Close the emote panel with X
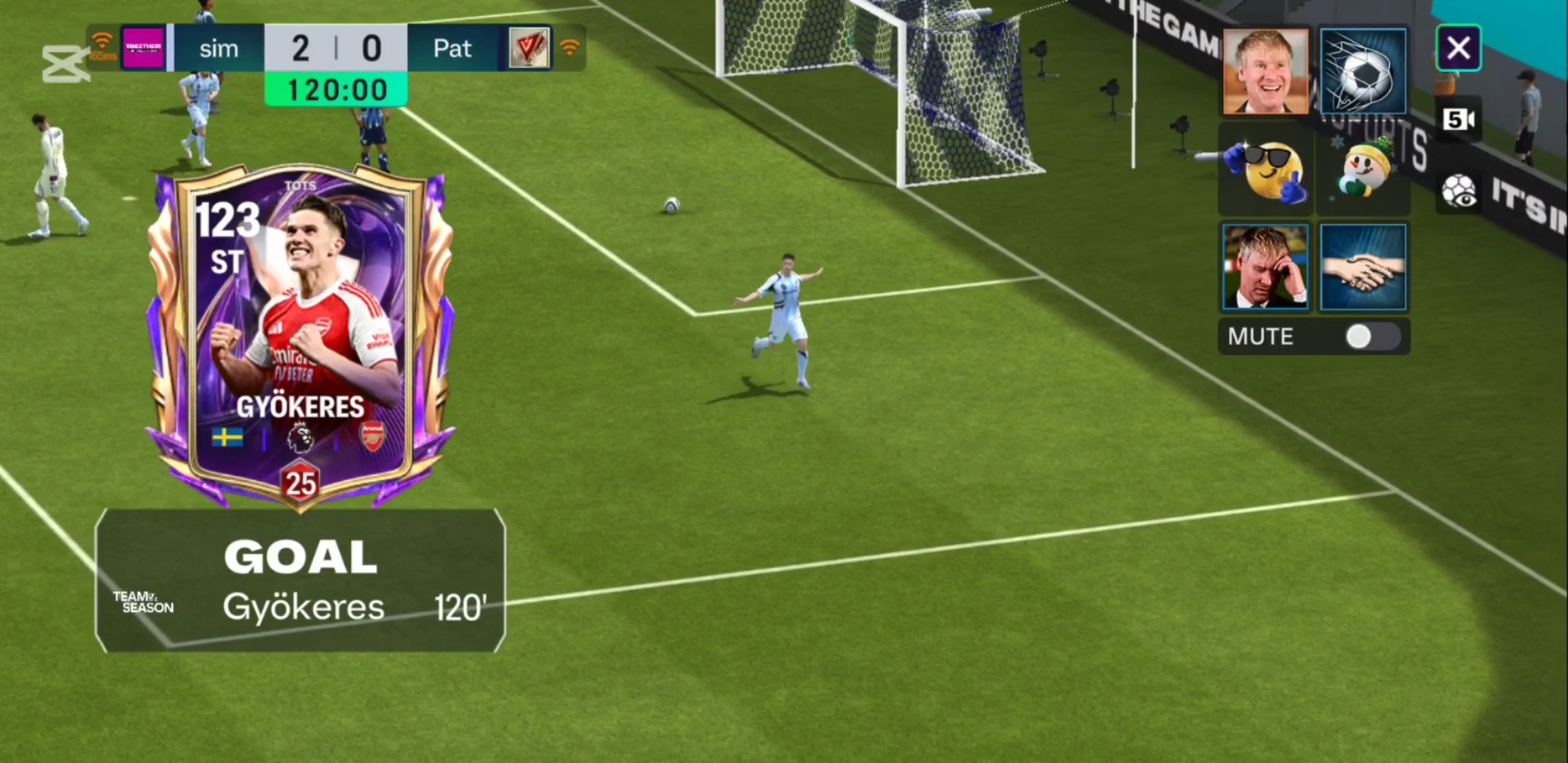This screenshot has width=1568, height=763. 1458,49
